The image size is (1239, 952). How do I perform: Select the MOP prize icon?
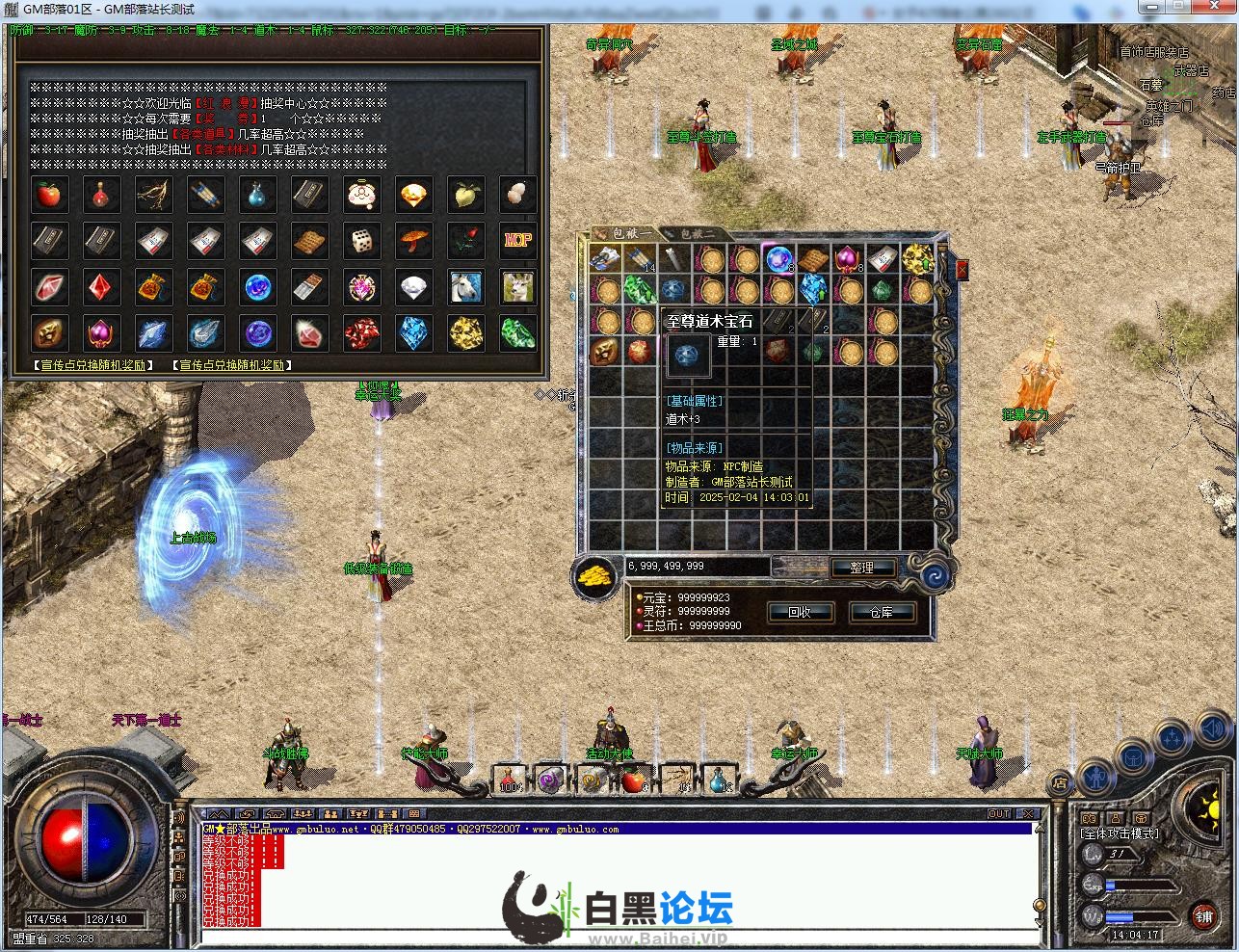pyautogui.click(x=517, y=241)
